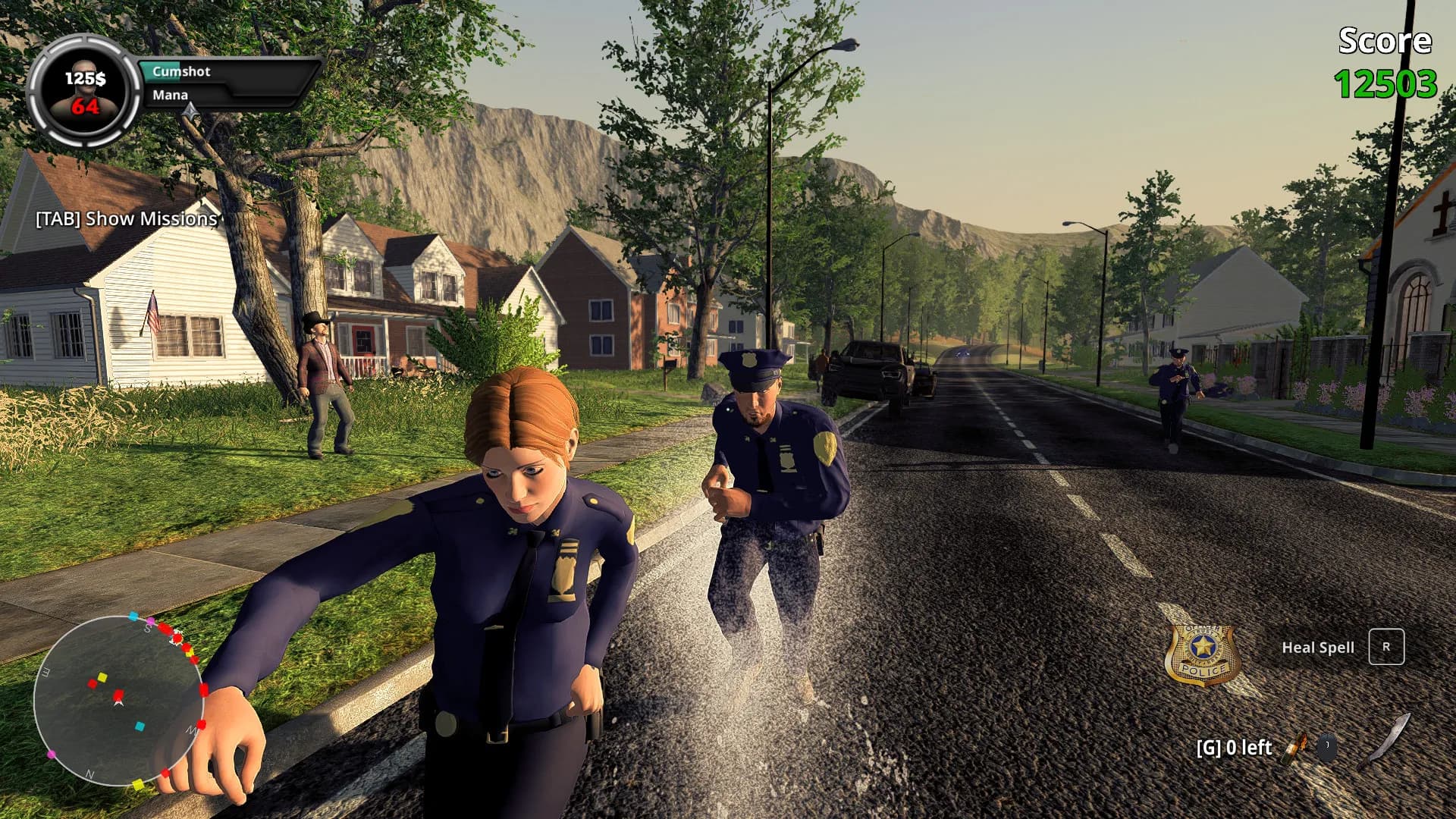
Task: Click the mouse button icon near the grenade
Action: [x=1326, y=746]
